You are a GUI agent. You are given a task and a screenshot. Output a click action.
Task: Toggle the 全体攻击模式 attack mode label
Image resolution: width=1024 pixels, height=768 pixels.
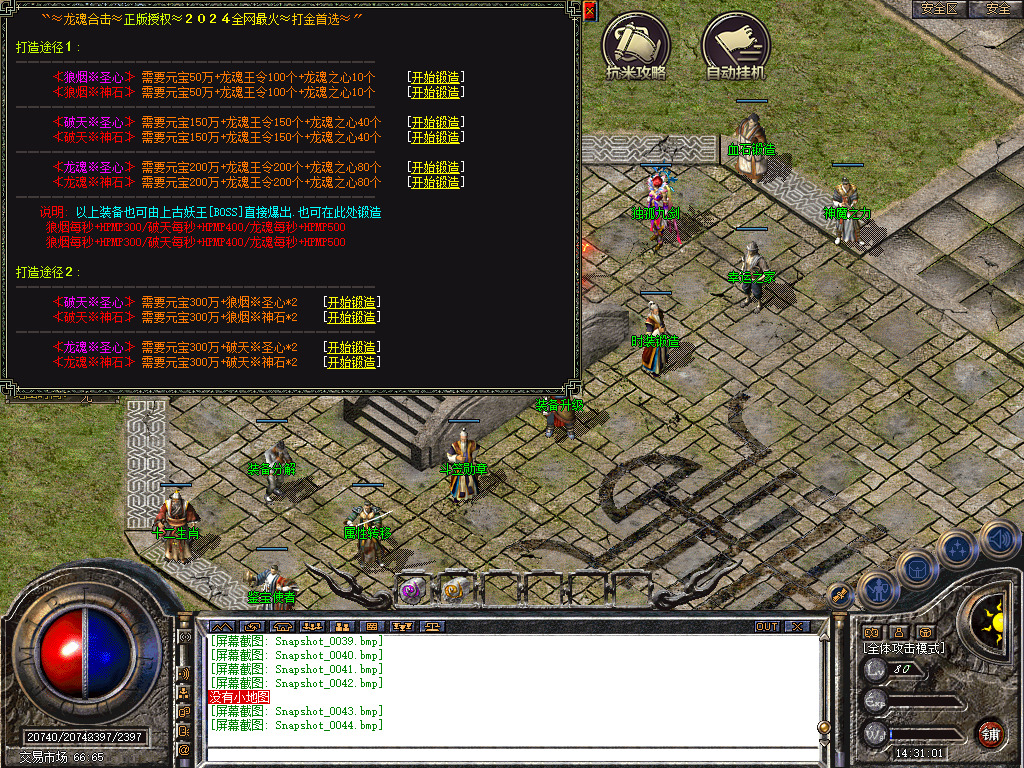click(x=904, y=648)
